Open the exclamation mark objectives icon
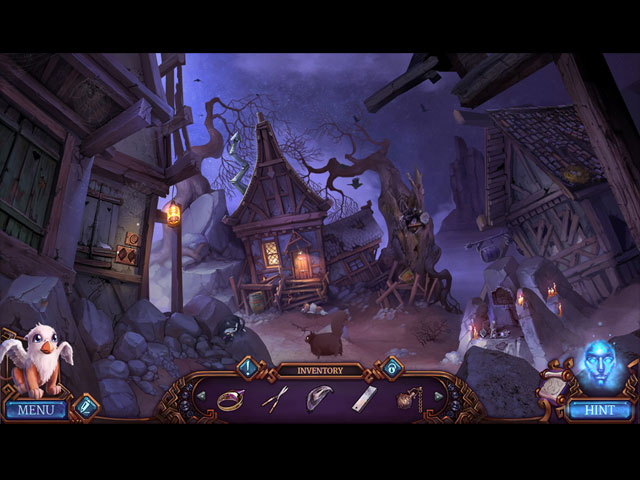 click(247, 368)
